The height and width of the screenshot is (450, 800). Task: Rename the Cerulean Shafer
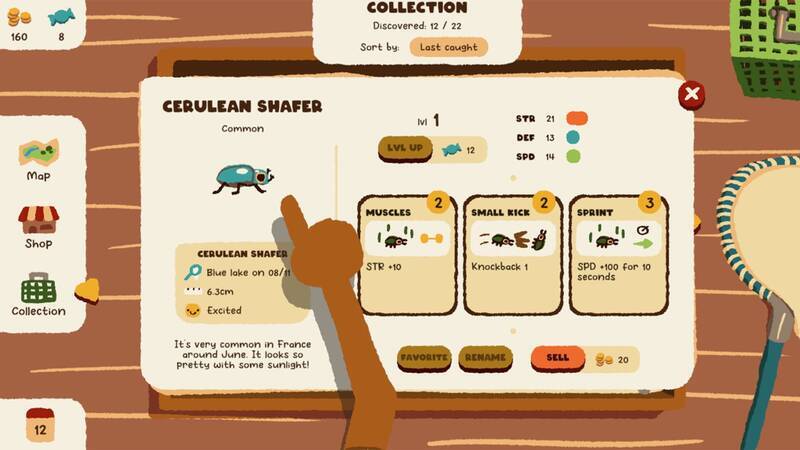[x=485, y=358]
